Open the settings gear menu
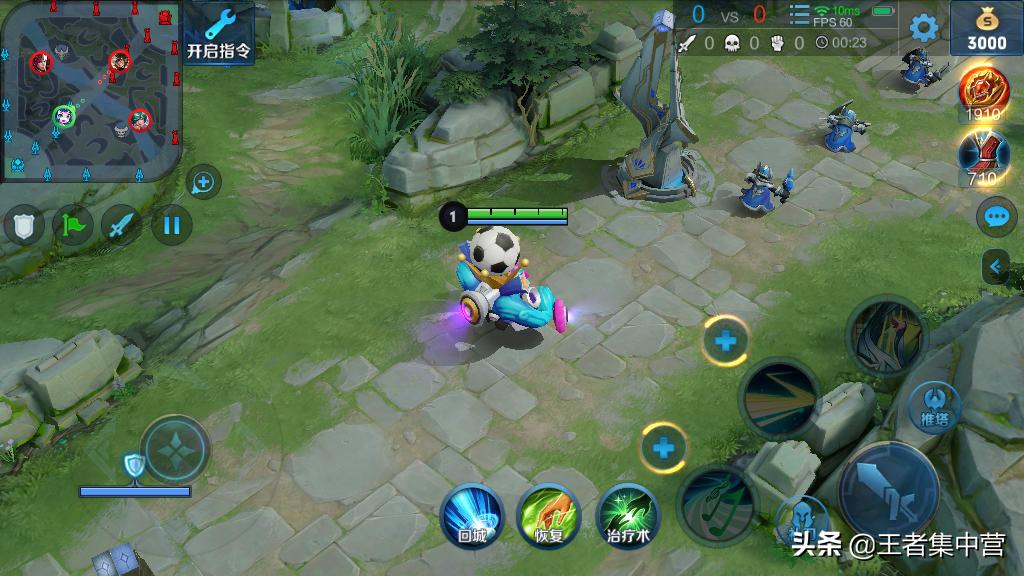 923,27
